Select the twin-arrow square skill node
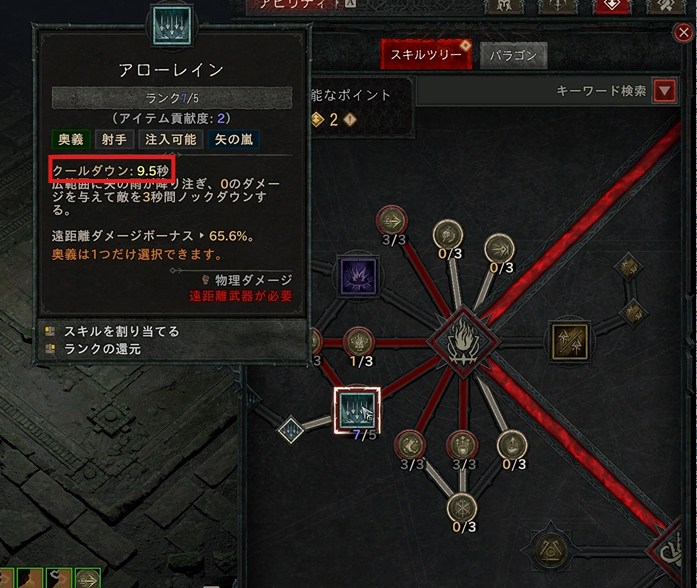 pos(569,342)
